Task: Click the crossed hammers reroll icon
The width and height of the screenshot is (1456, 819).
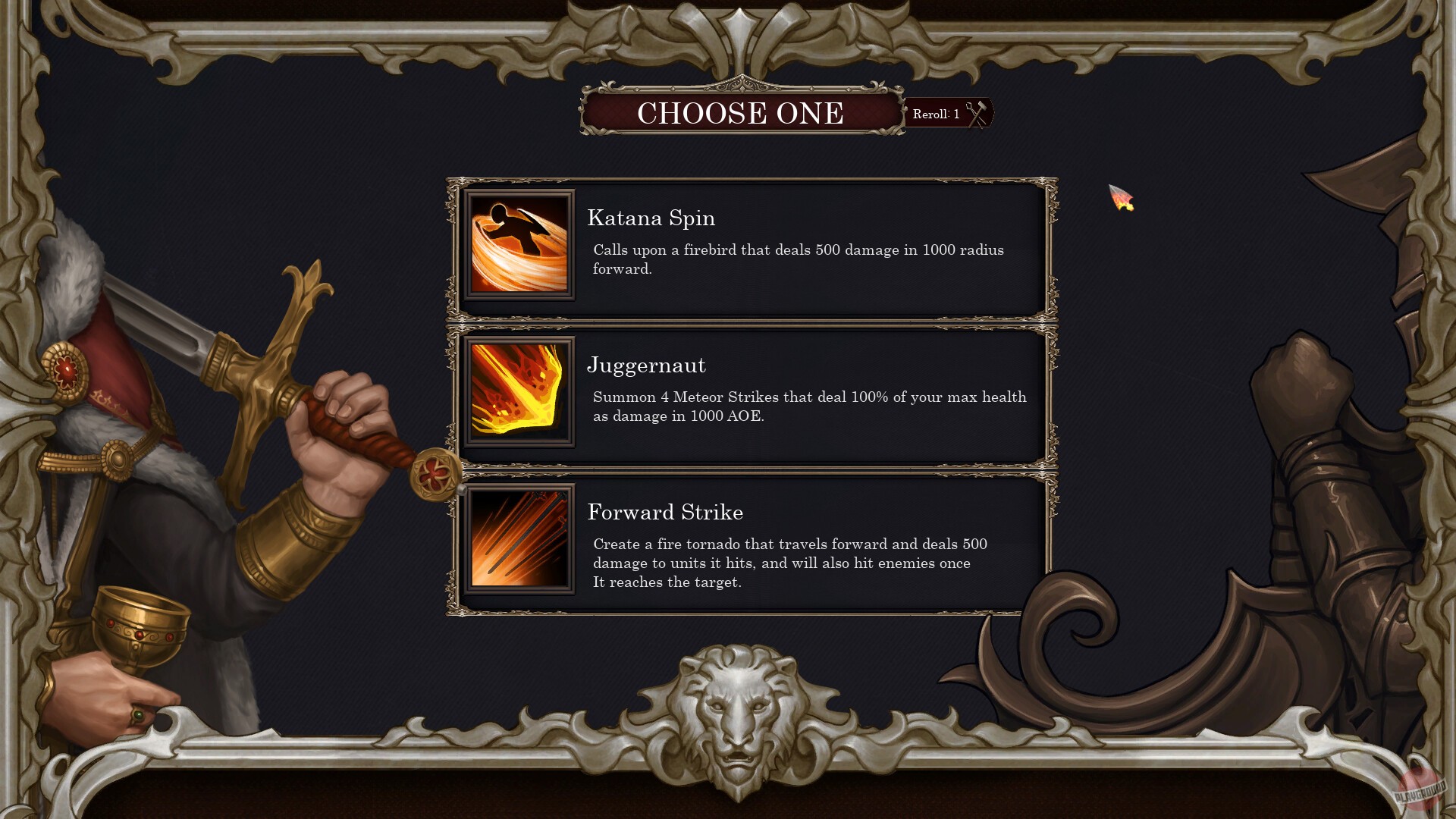Action: coord(977,113)
